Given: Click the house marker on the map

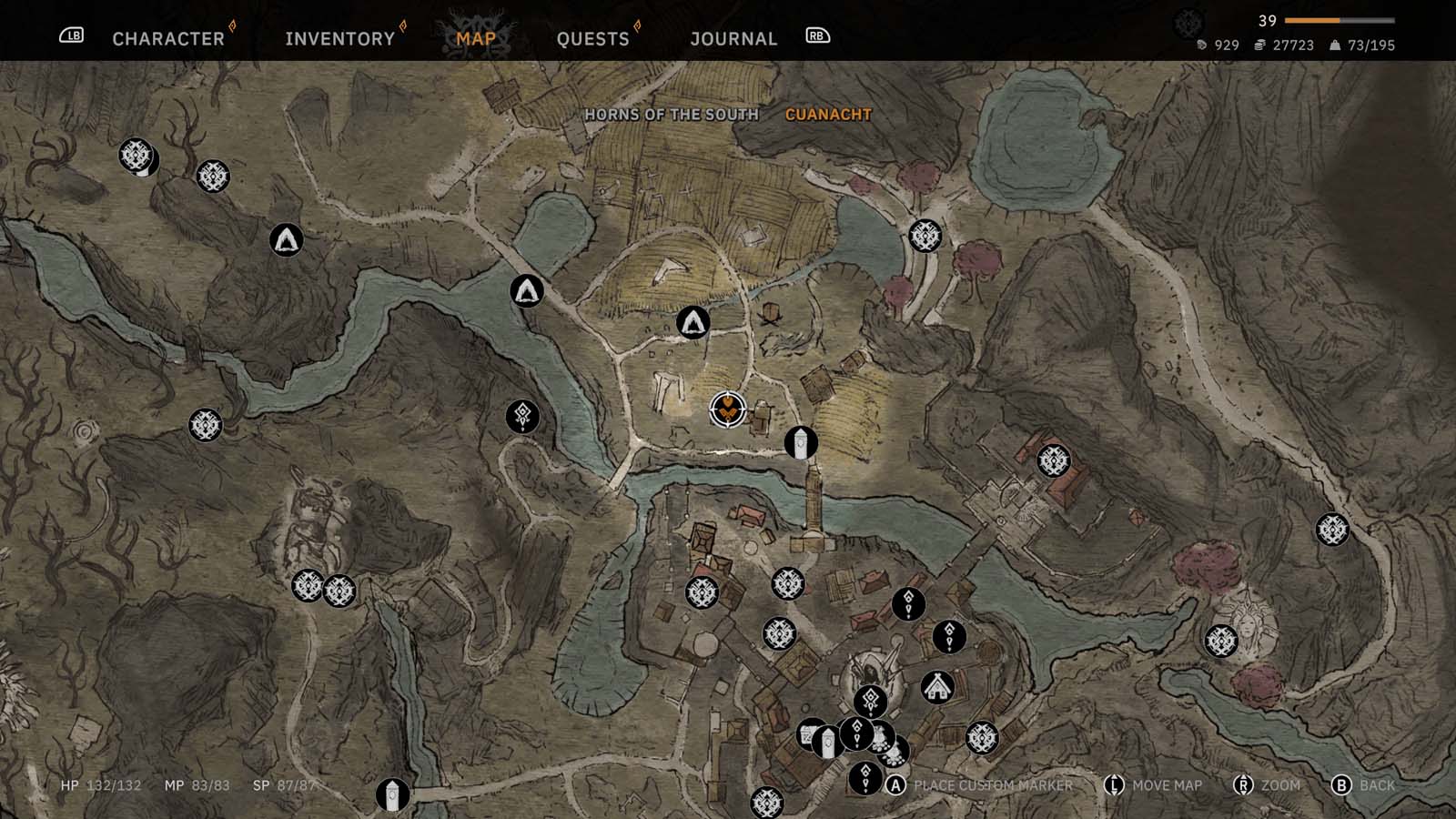Looking at the screenshot, I should 937,687.
